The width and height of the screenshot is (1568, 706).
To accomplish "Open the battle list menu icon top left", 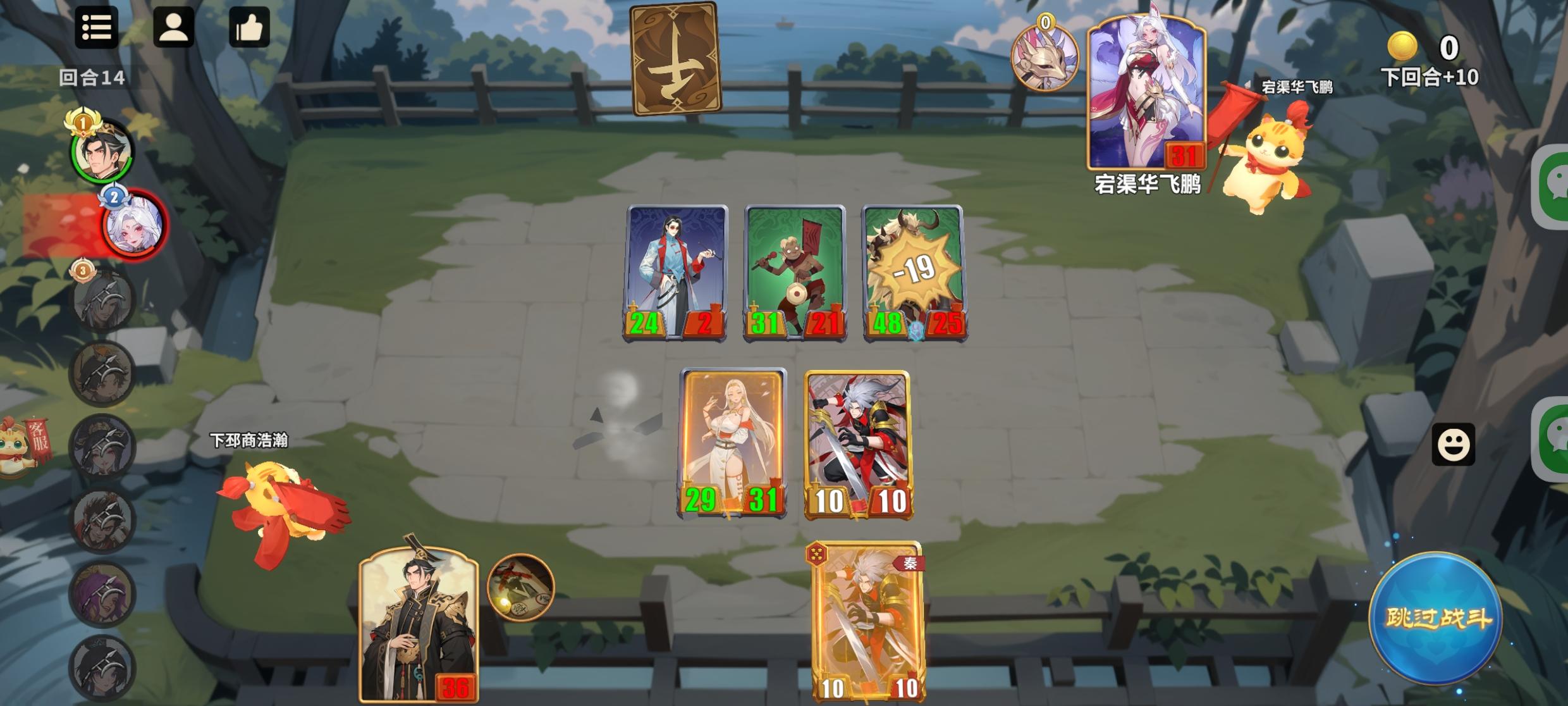I will click(x=96, y=28).
